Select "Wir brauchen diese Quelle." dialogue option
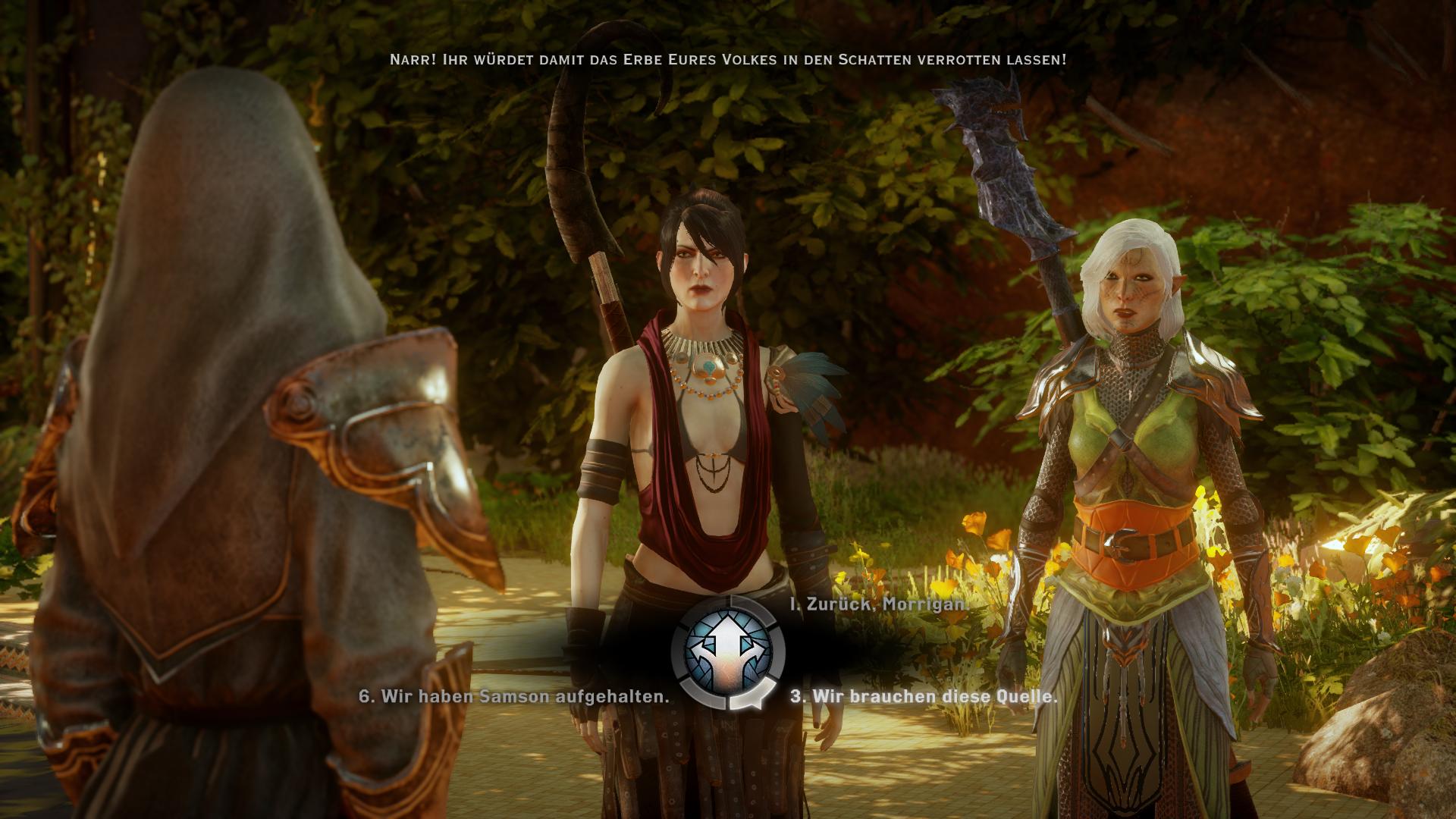This screenshot has height=819, width=1456. 924,696
